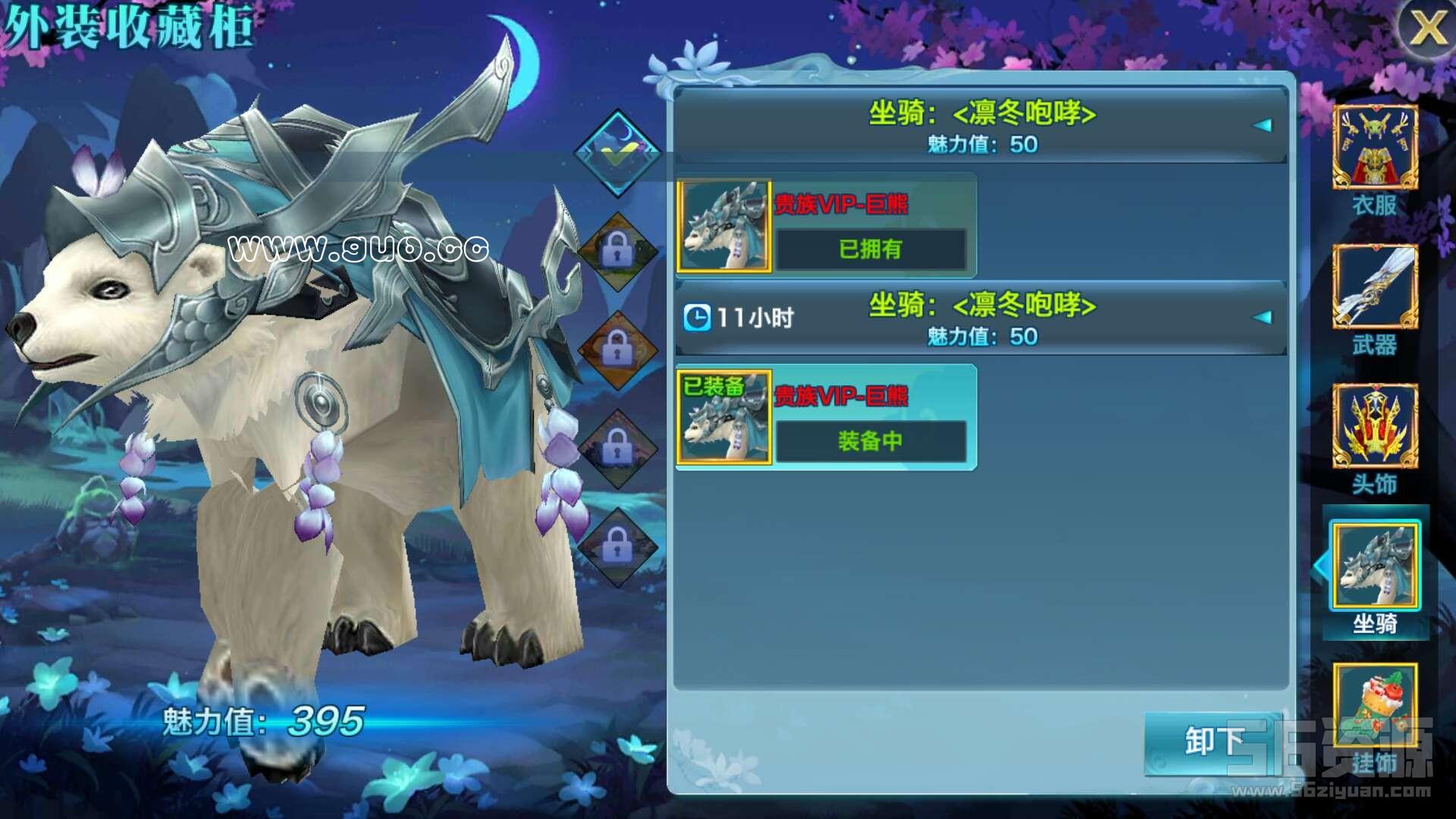Click the 装备中 equipped status button
The width and height of the screenshot is (1456, 819).
click(870, 441)
